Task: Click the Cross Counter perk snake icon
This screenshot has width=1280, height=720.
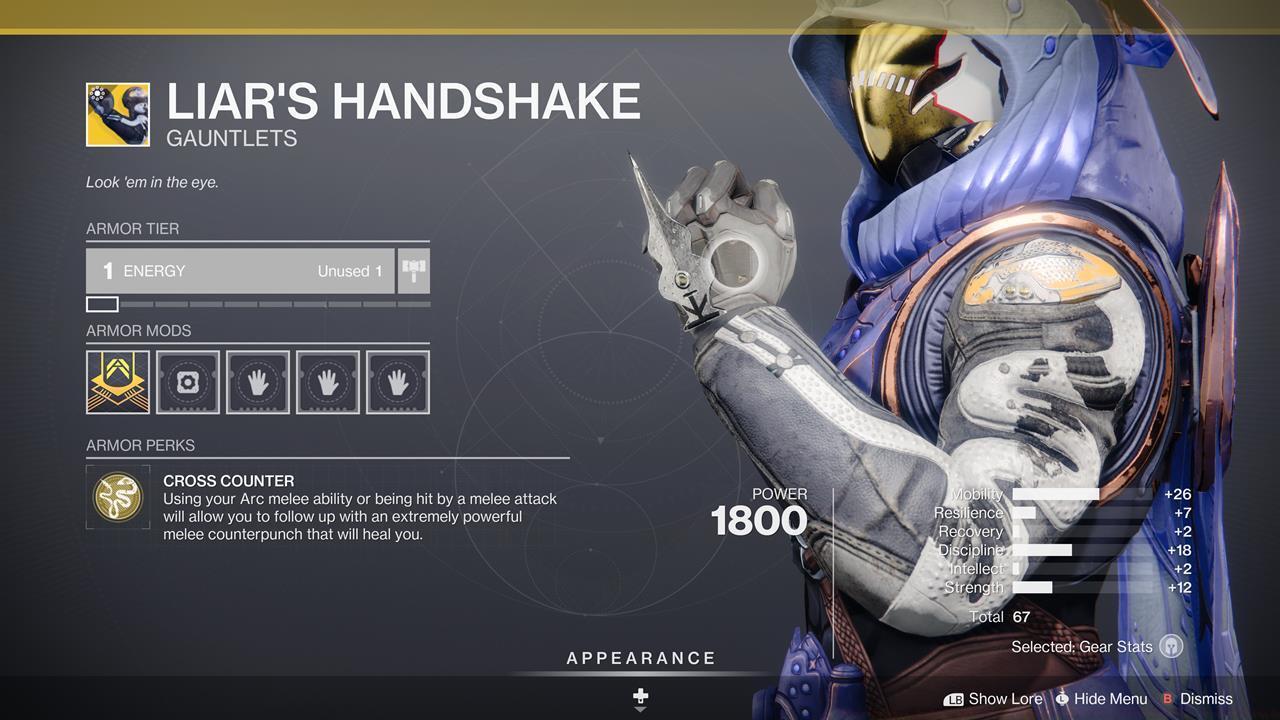Action: (x=118, y=497)
